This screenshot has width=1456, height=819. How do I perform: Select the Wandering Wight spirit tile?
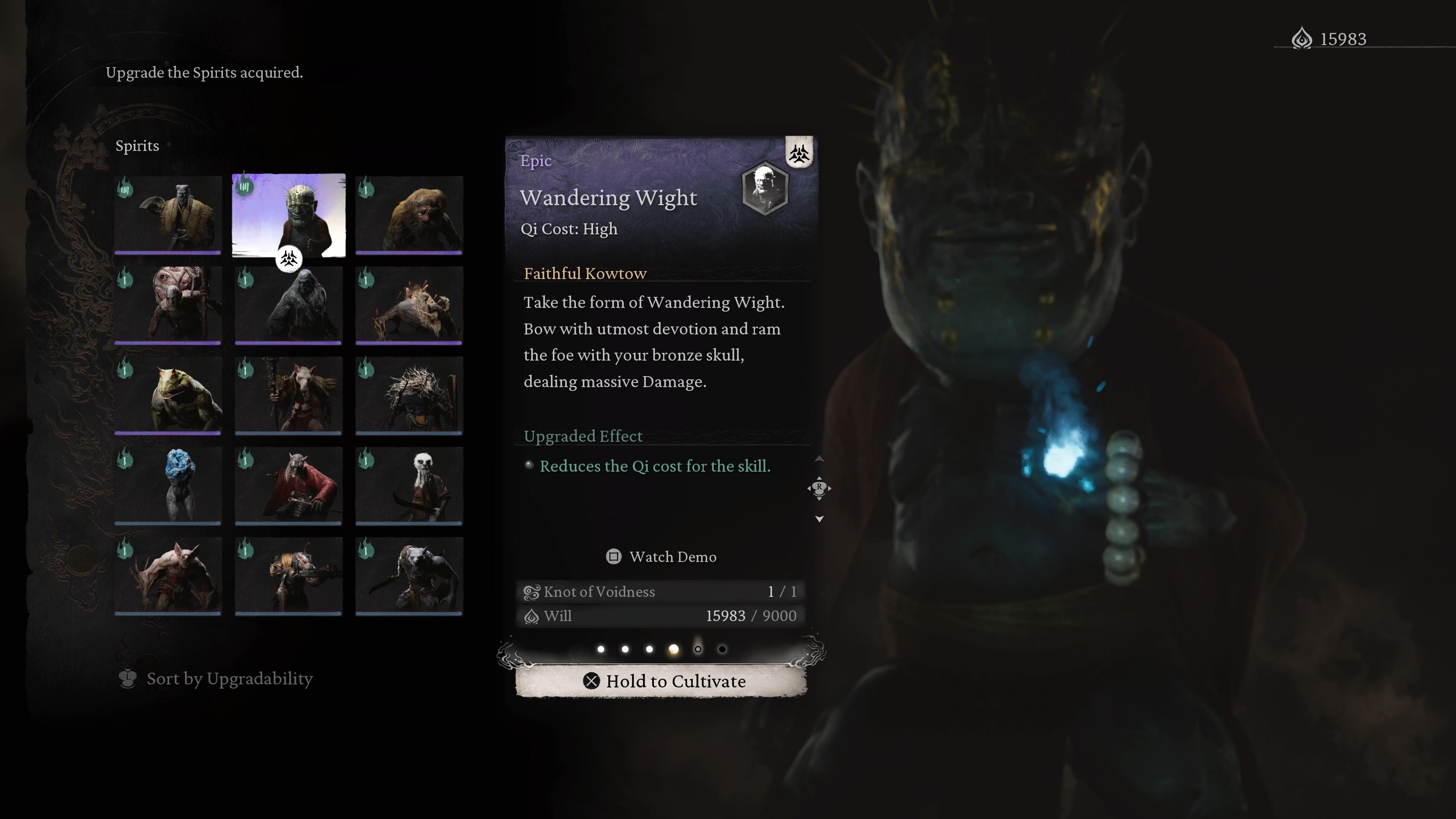288,215
